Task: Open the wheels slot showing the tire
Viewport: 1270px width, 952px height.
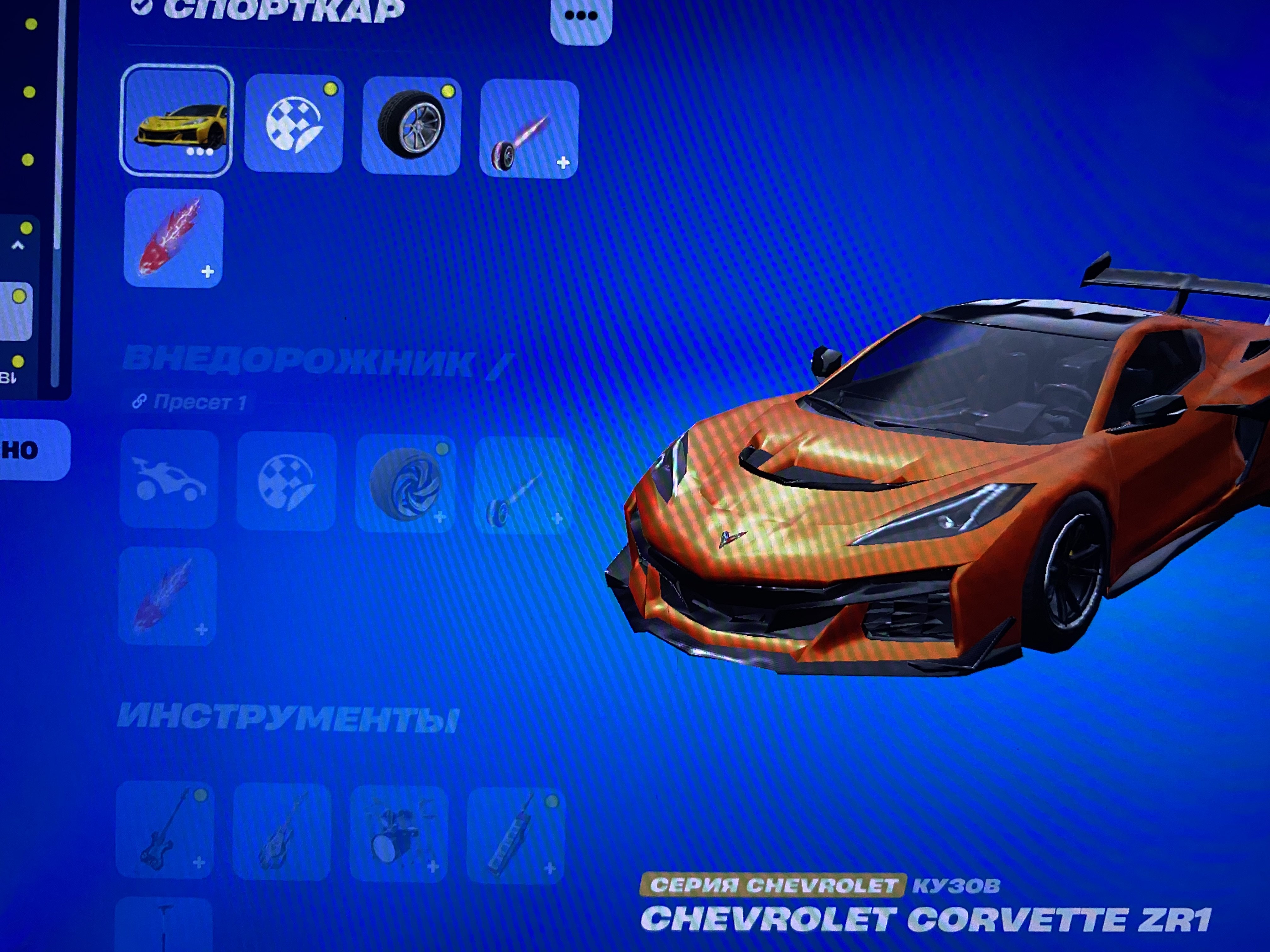Action: (412, 126)
